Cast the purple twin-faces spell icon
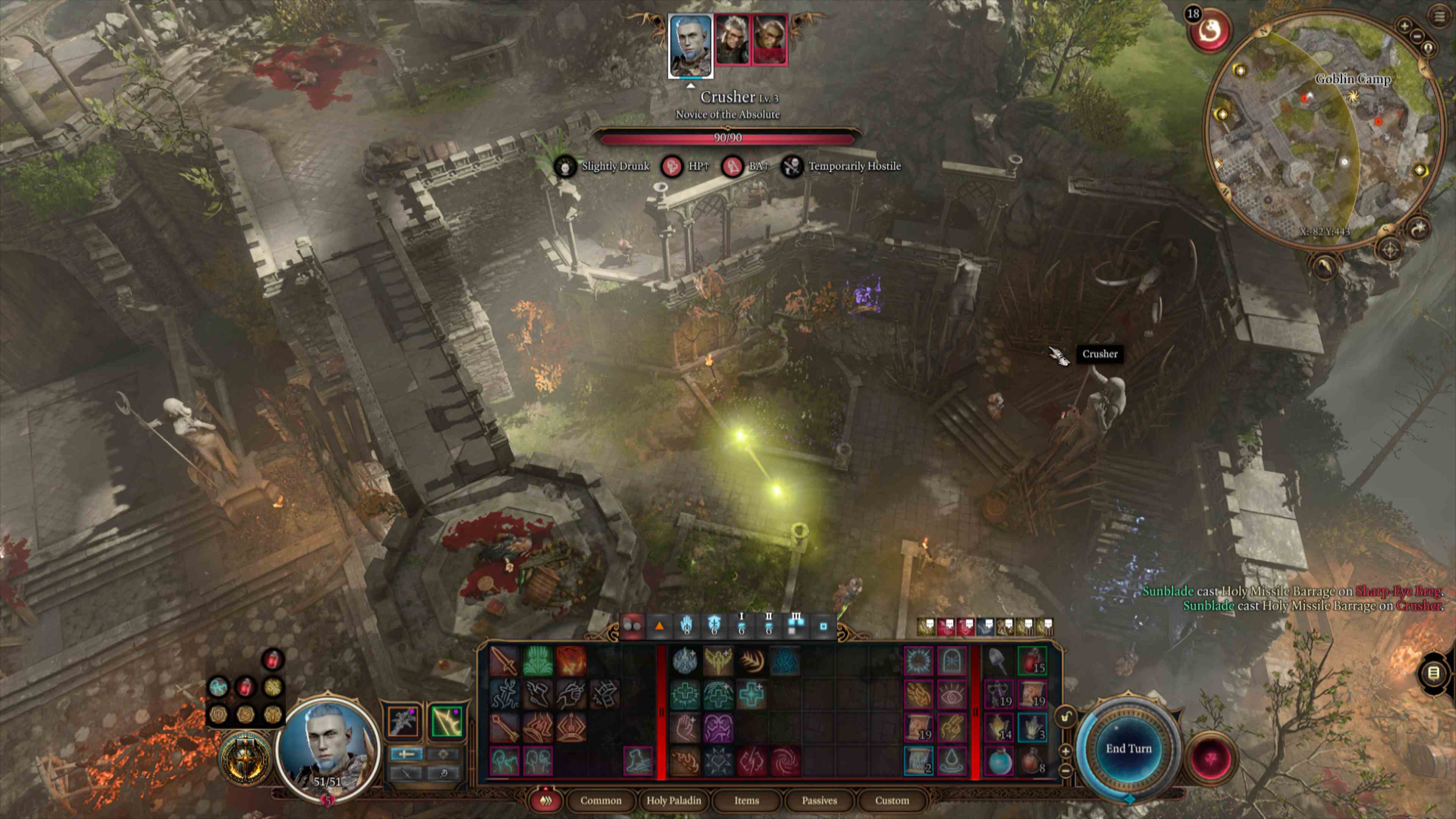This screenshot has width=1456, height=819. (x=718, y=728)
